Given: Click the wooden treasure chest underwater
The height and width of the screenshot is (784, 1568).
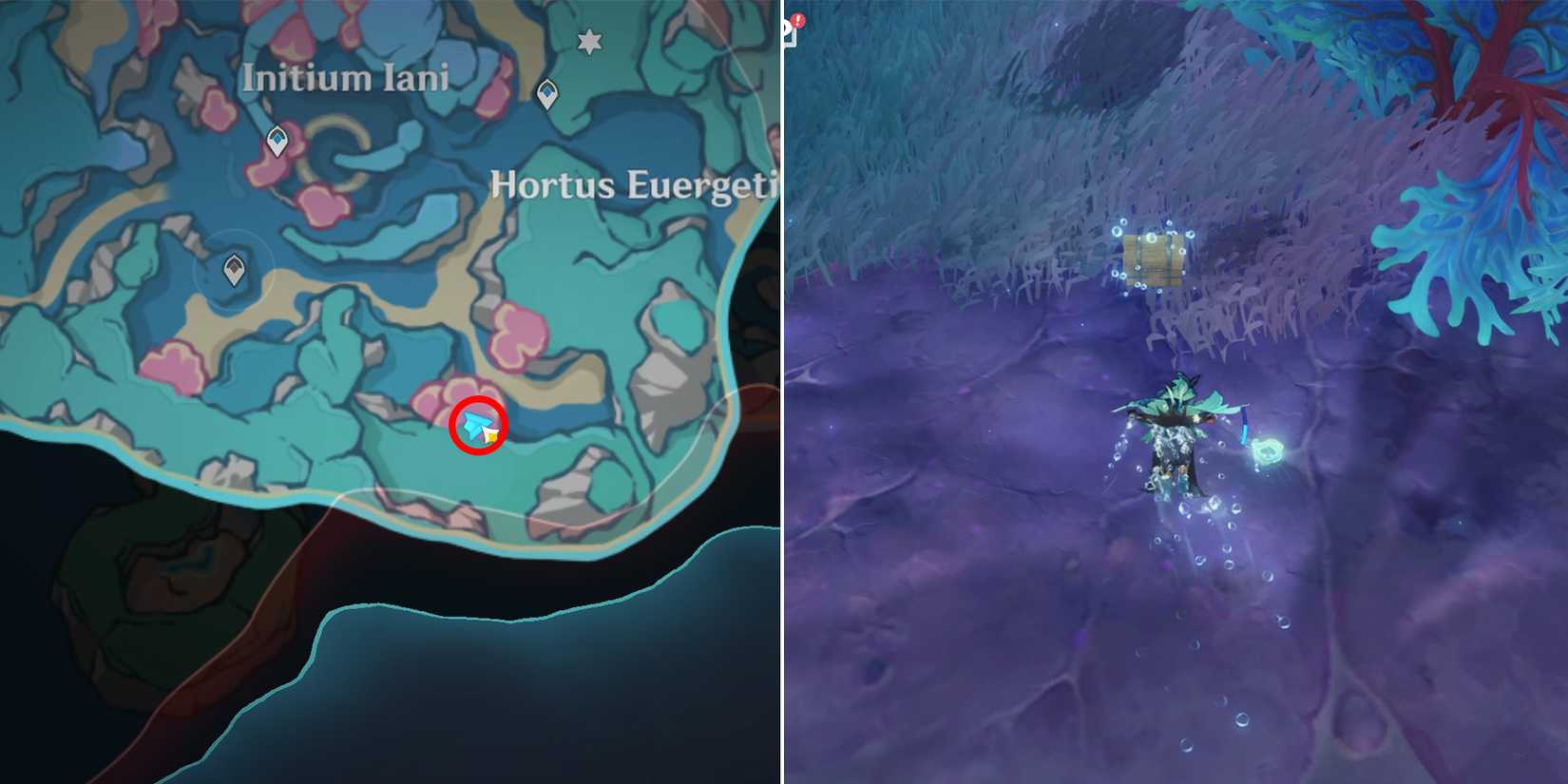Looking at the screenshot, I should 1153,258.
